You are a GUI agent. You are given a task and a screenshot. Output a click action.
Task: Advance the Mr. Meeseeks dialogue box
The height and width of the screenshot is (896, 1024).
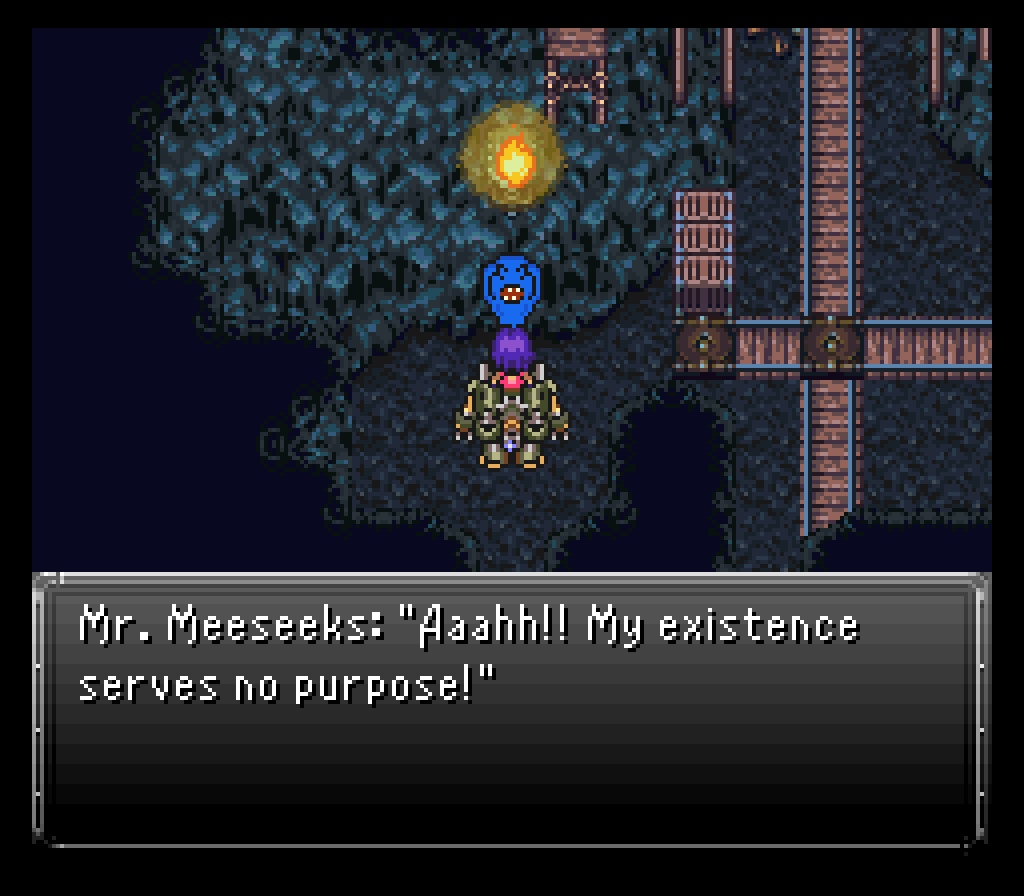(510, 708)
